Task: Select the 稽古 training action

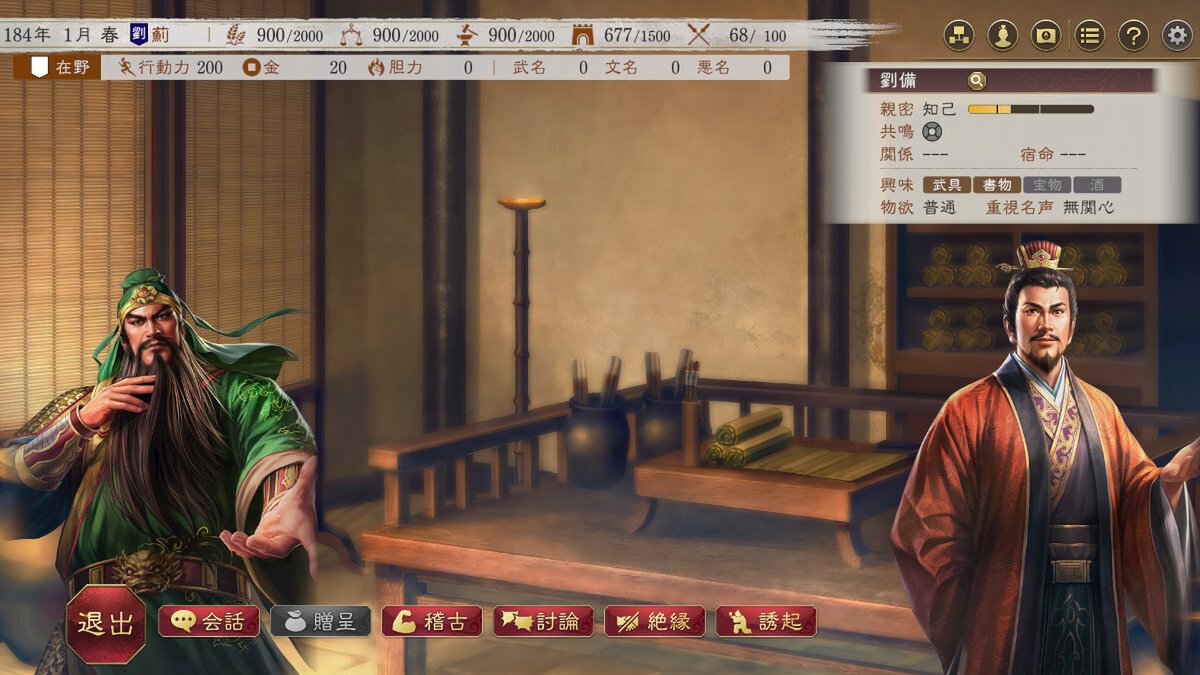Action: 431,621
